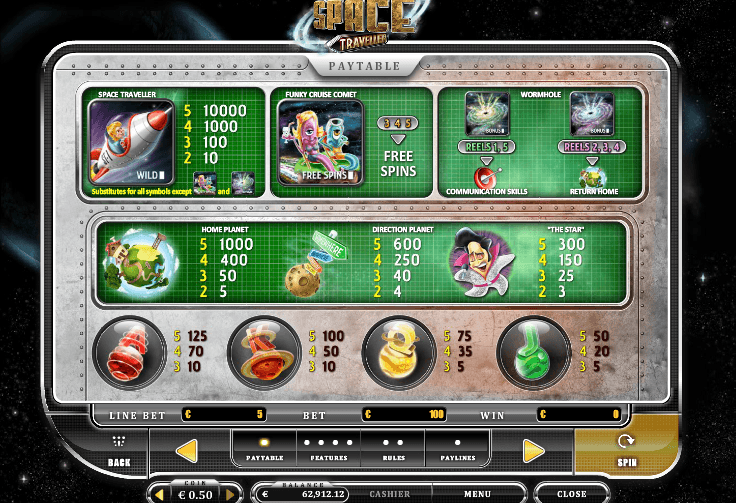
Task: Decrease the coin value
Action: (x=161, y=494)
